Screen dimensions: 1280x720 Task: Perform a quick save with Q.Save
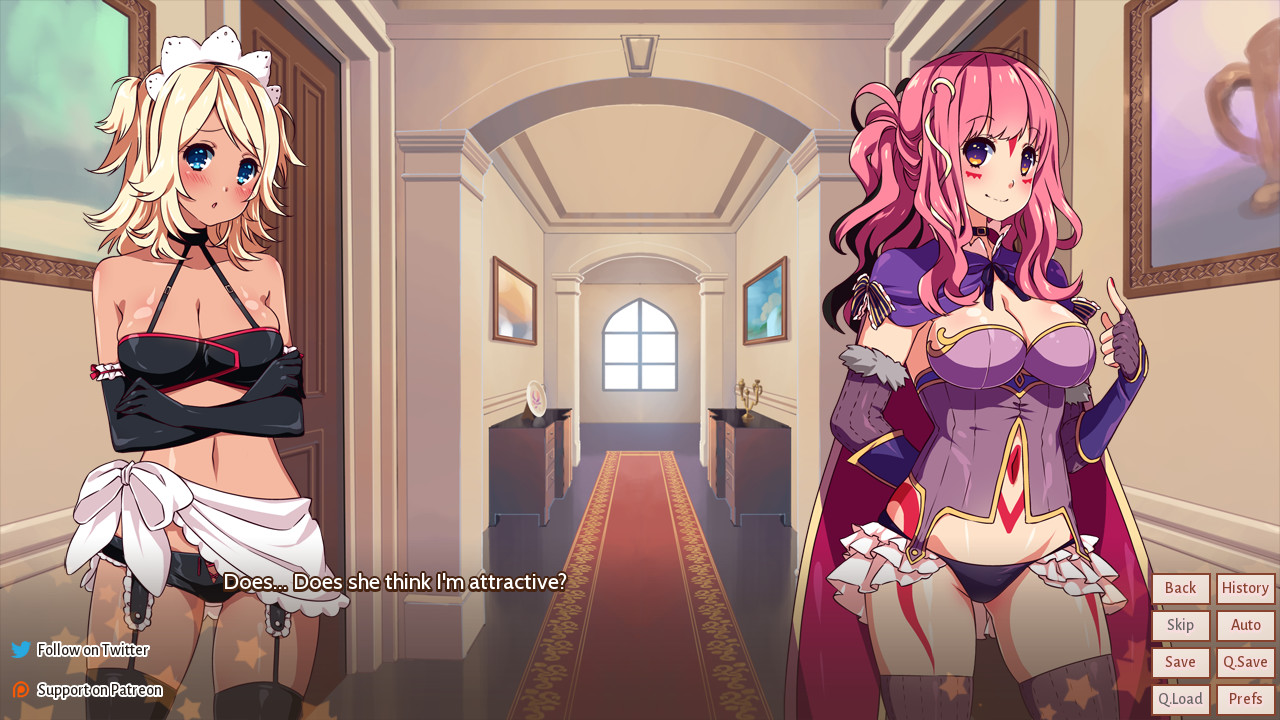click(1244, 662)
